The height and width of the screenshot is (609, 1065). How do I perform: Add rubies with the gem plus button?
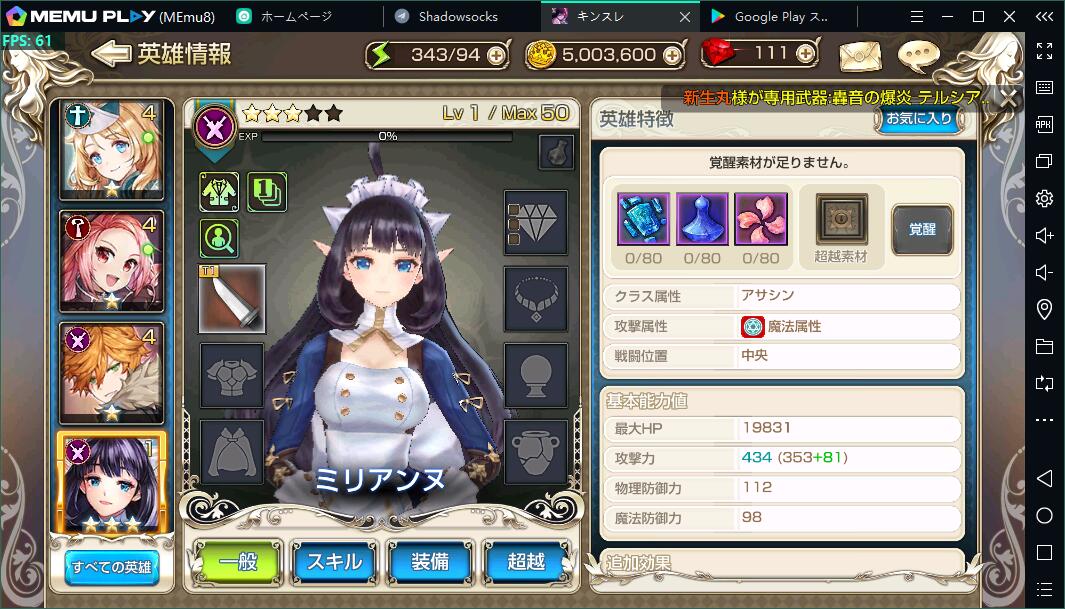point(804,54)
